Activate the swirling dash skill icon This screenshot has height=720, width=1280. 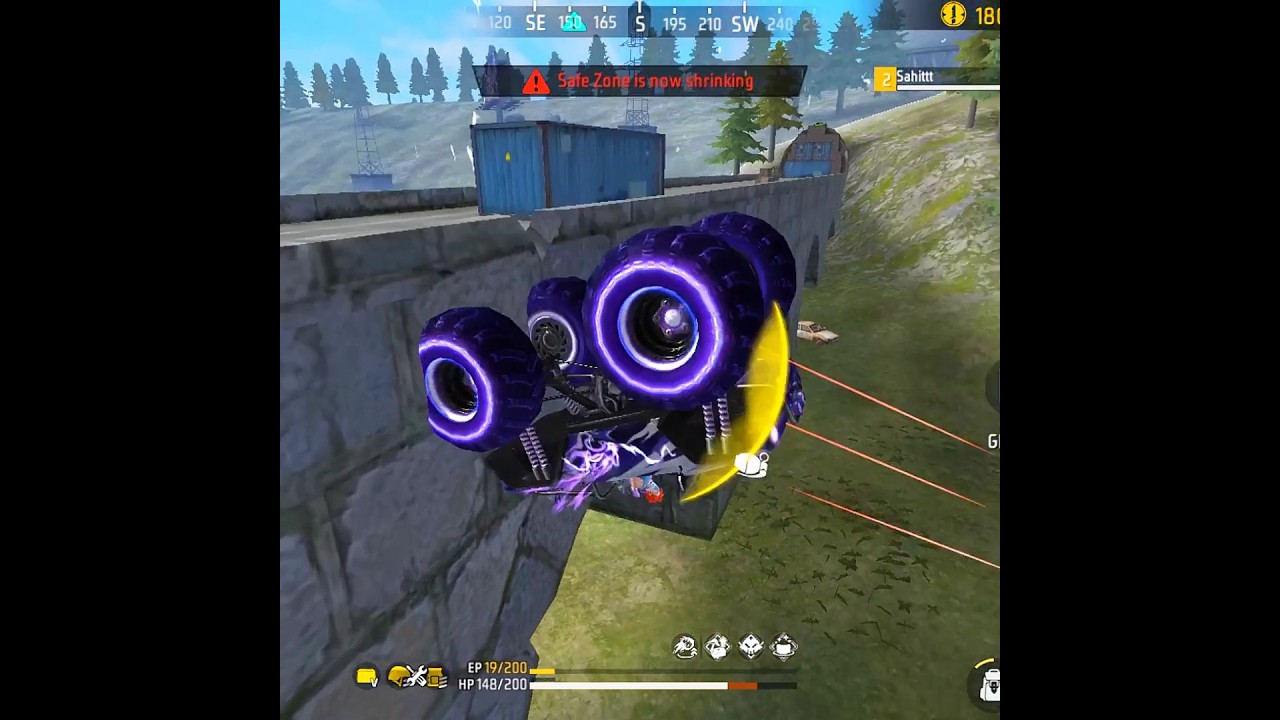685,647
